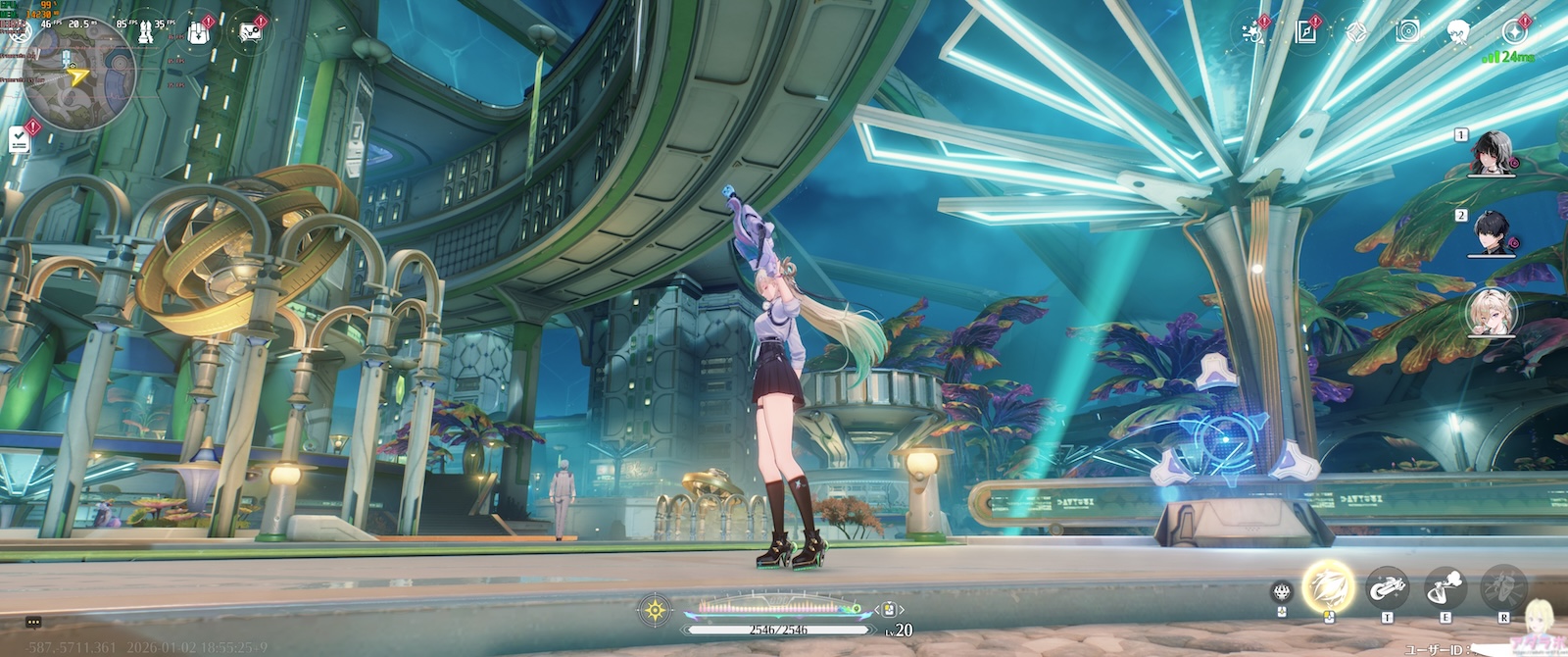Click the small crown-shaped icon by skills

point(1281,591)
